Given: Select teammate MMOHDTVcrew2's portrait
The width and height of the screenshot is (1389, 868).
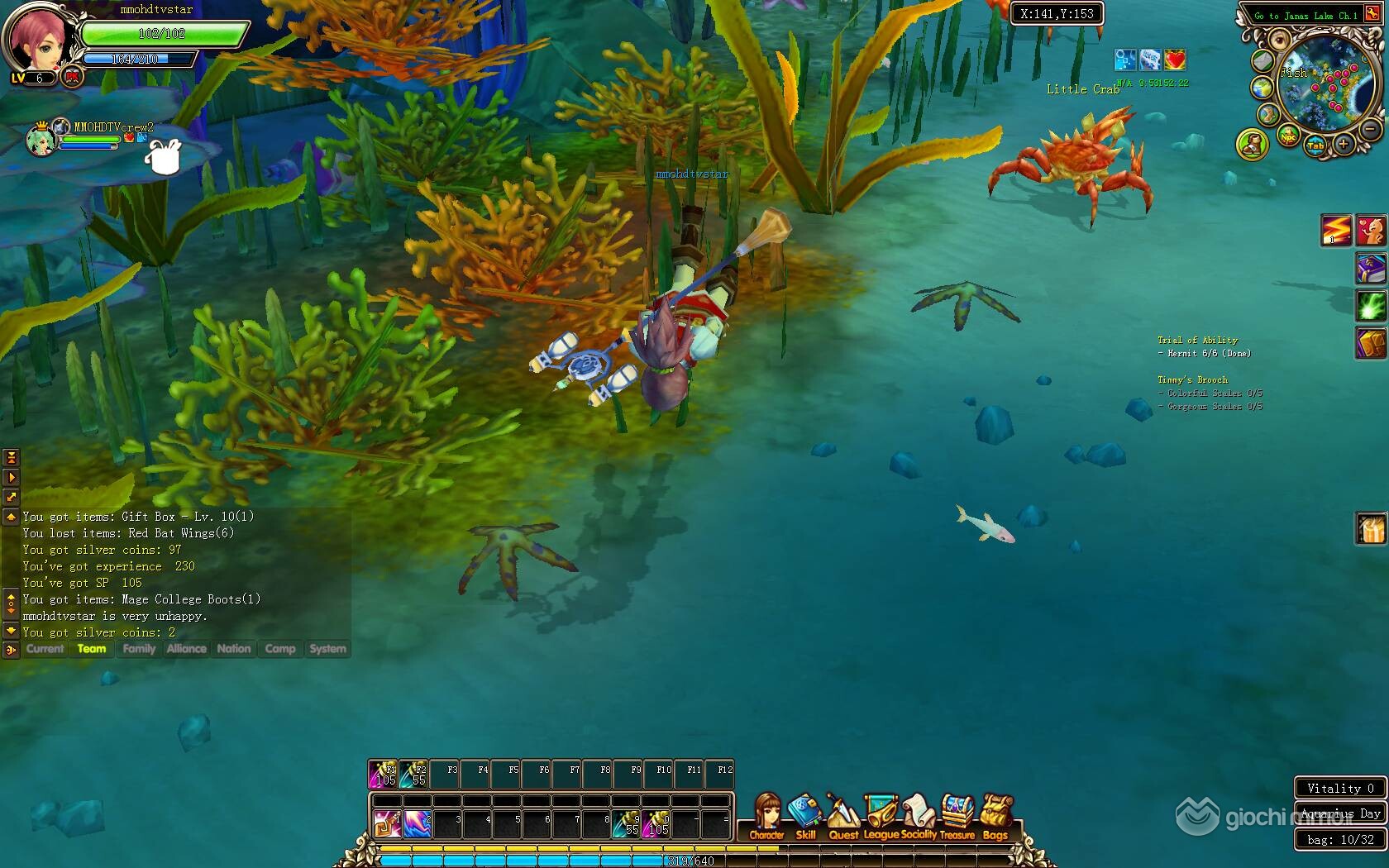Looking at the screenshot, I should point(41,141).
